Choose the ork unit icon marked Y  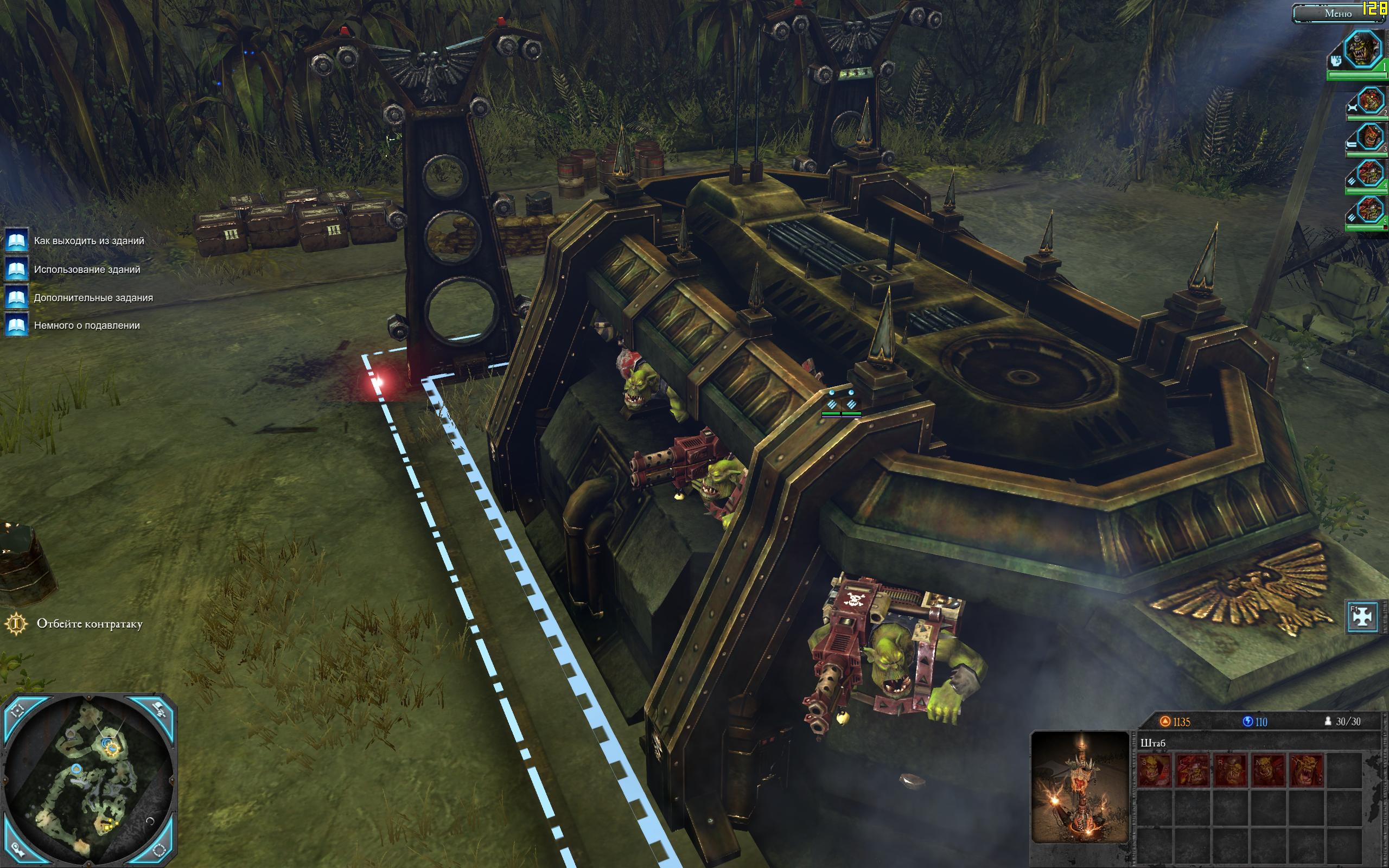pyautogui.click(x=1307, y=770)
